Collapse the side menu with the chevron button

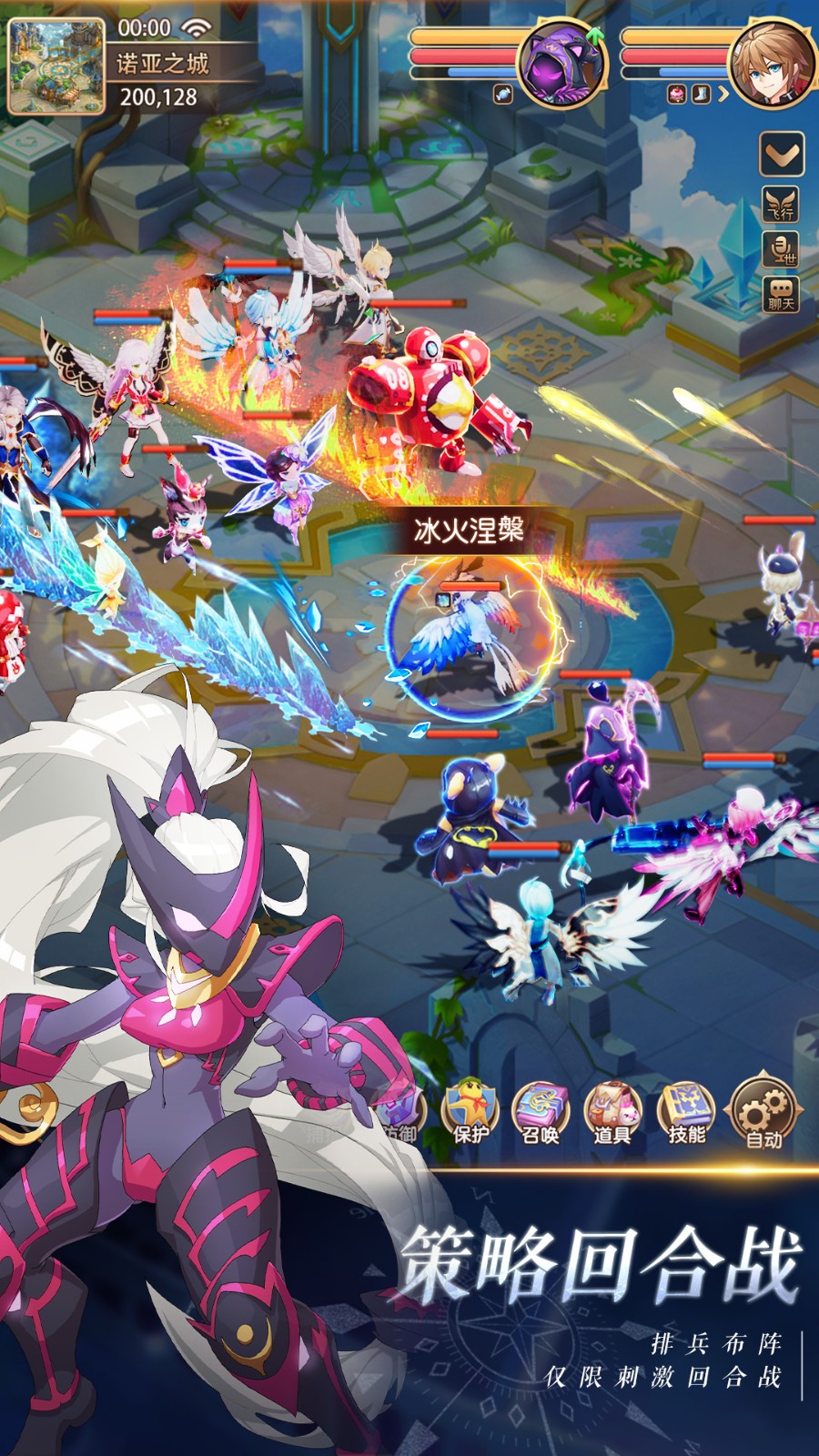[x=781, y=153]
